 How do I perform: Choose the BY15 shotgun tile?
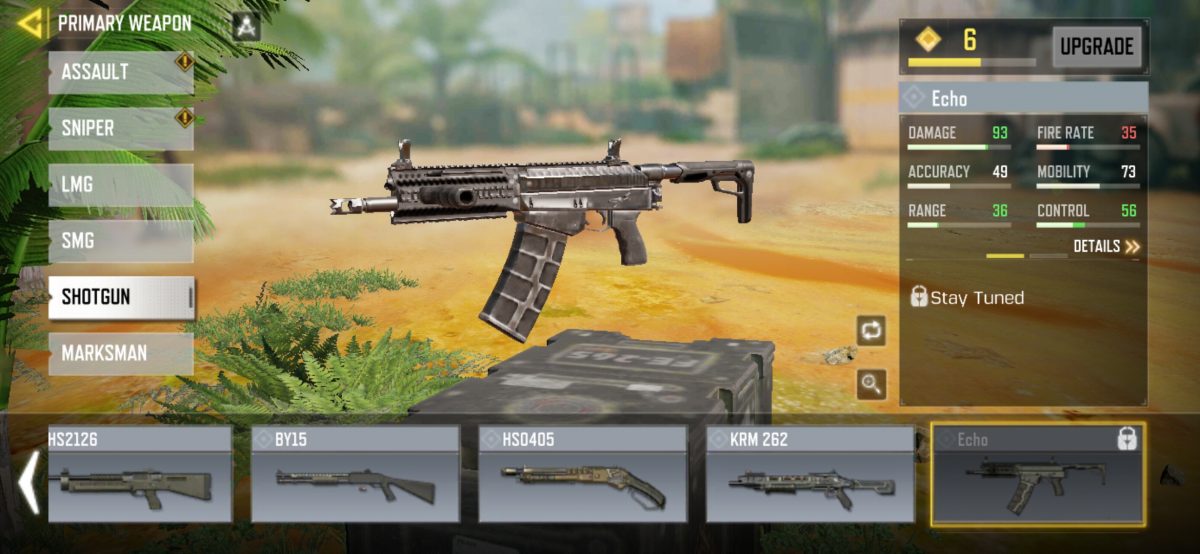click(355, 475)
